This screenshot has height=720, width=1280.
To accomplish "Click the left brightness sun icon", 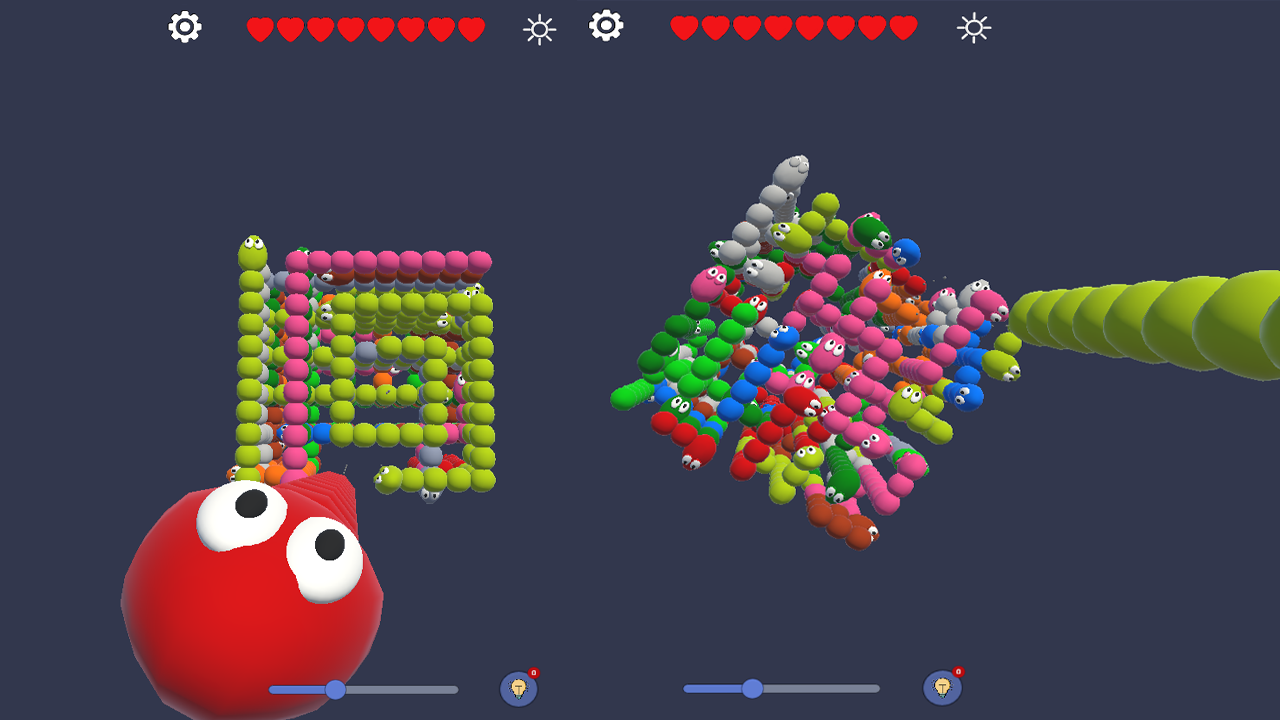I will click(539, 28).
